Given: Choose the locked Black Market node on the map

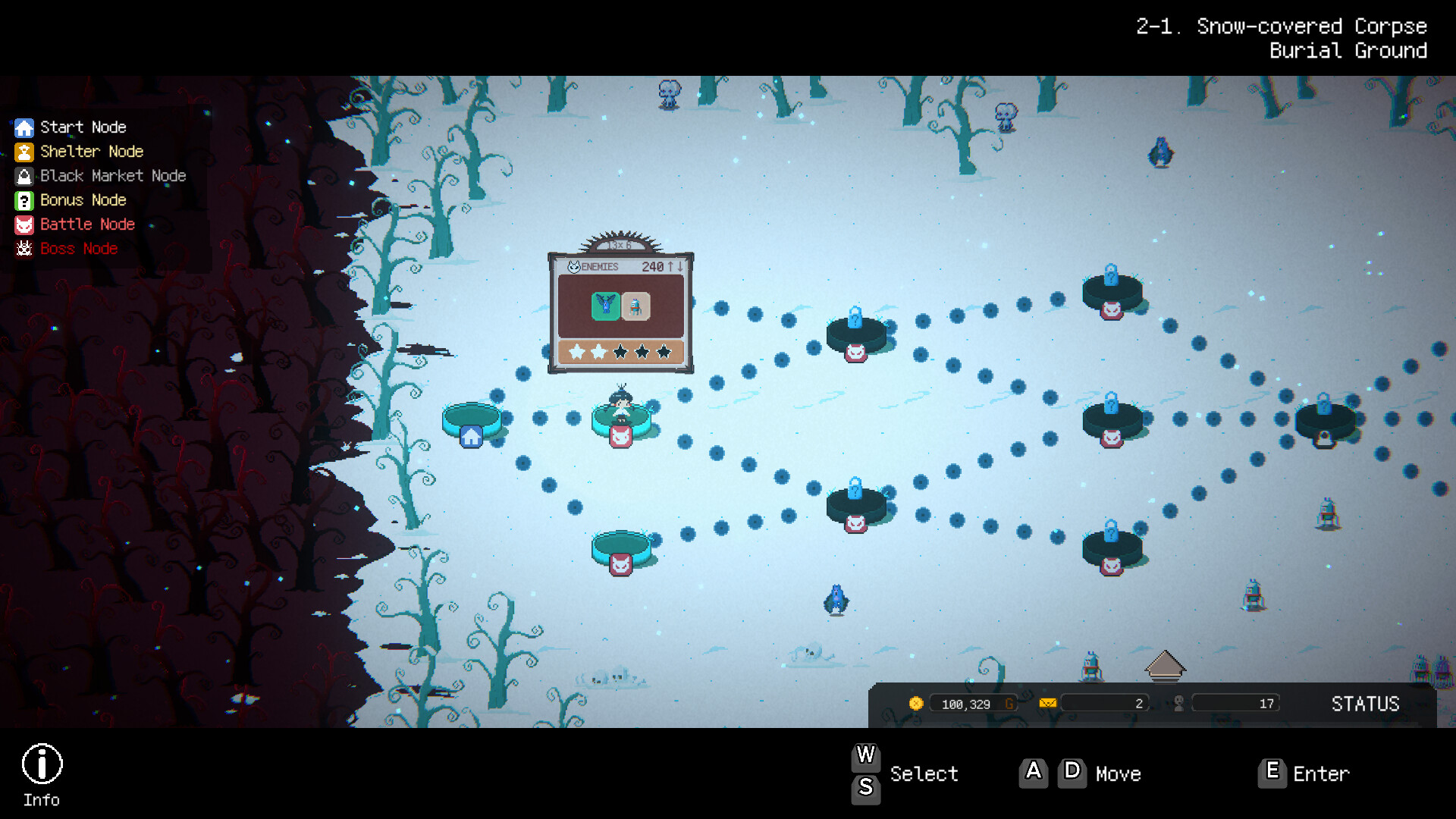Looking at the screenshot, I should point(1325,423).
